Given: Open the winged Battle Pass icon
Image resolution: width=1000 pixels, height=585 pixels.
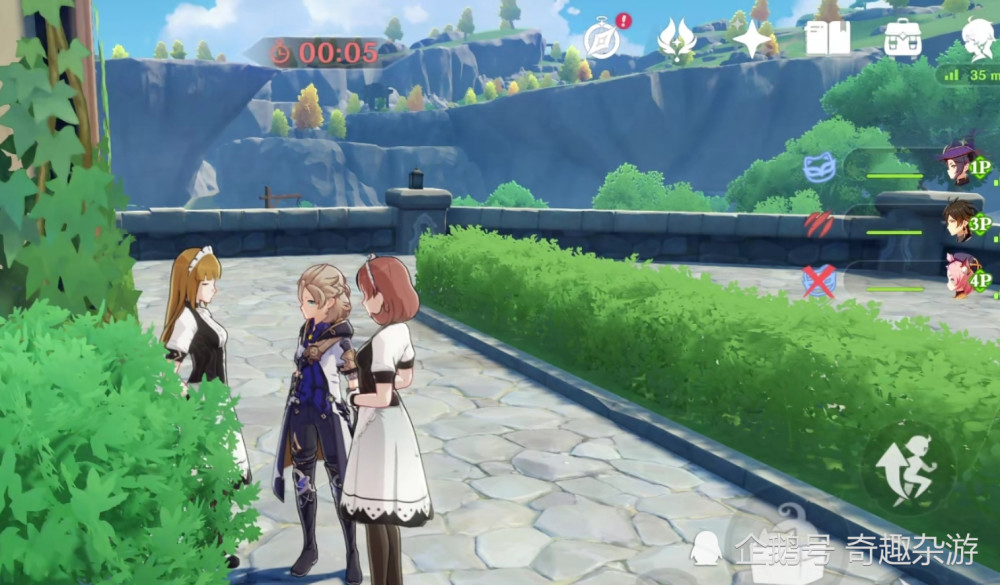Looking at the screenshot, I should click(676, 40).
